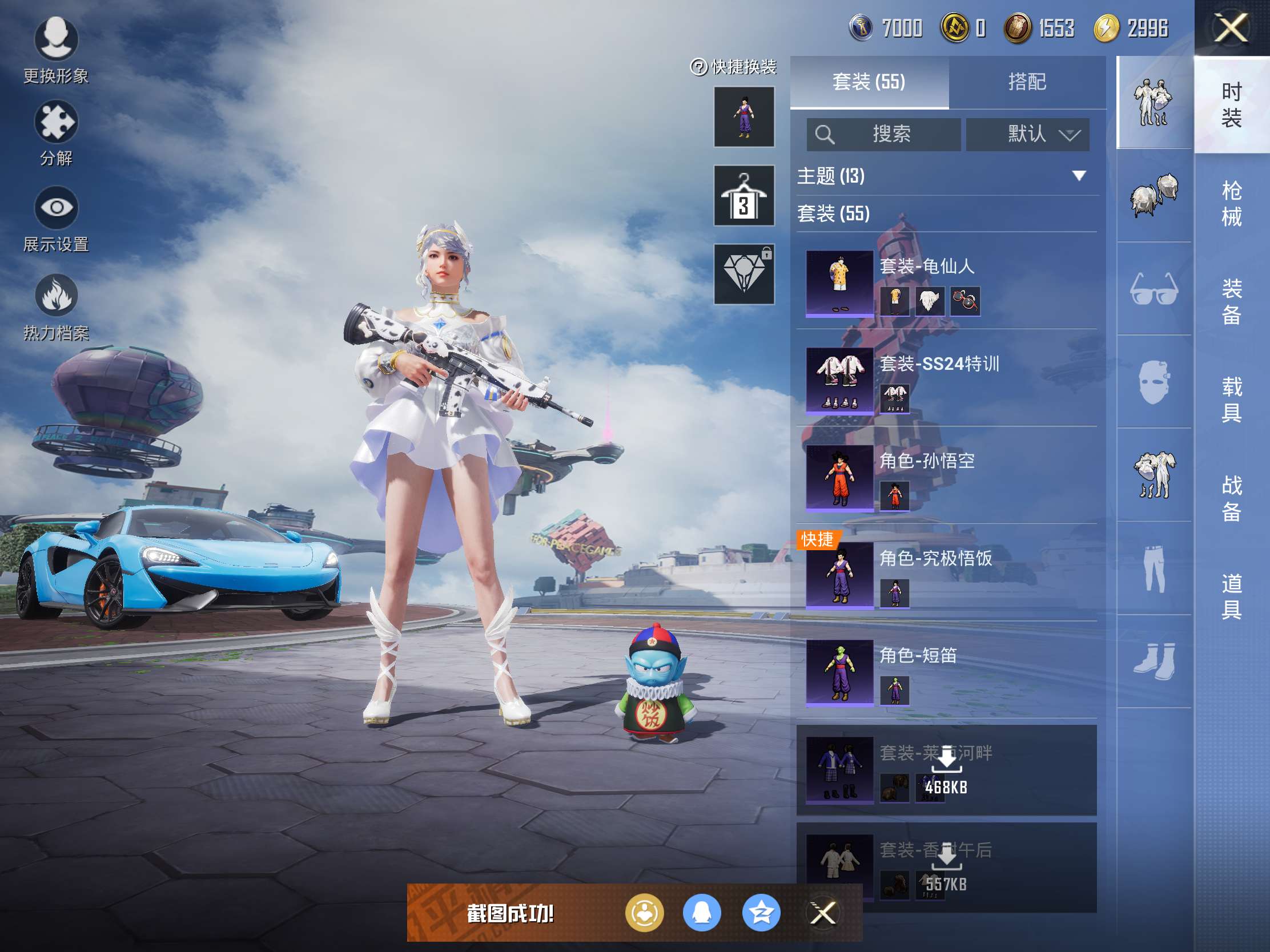Open the 默认 sort dropdown

(x=1027, y=134)
